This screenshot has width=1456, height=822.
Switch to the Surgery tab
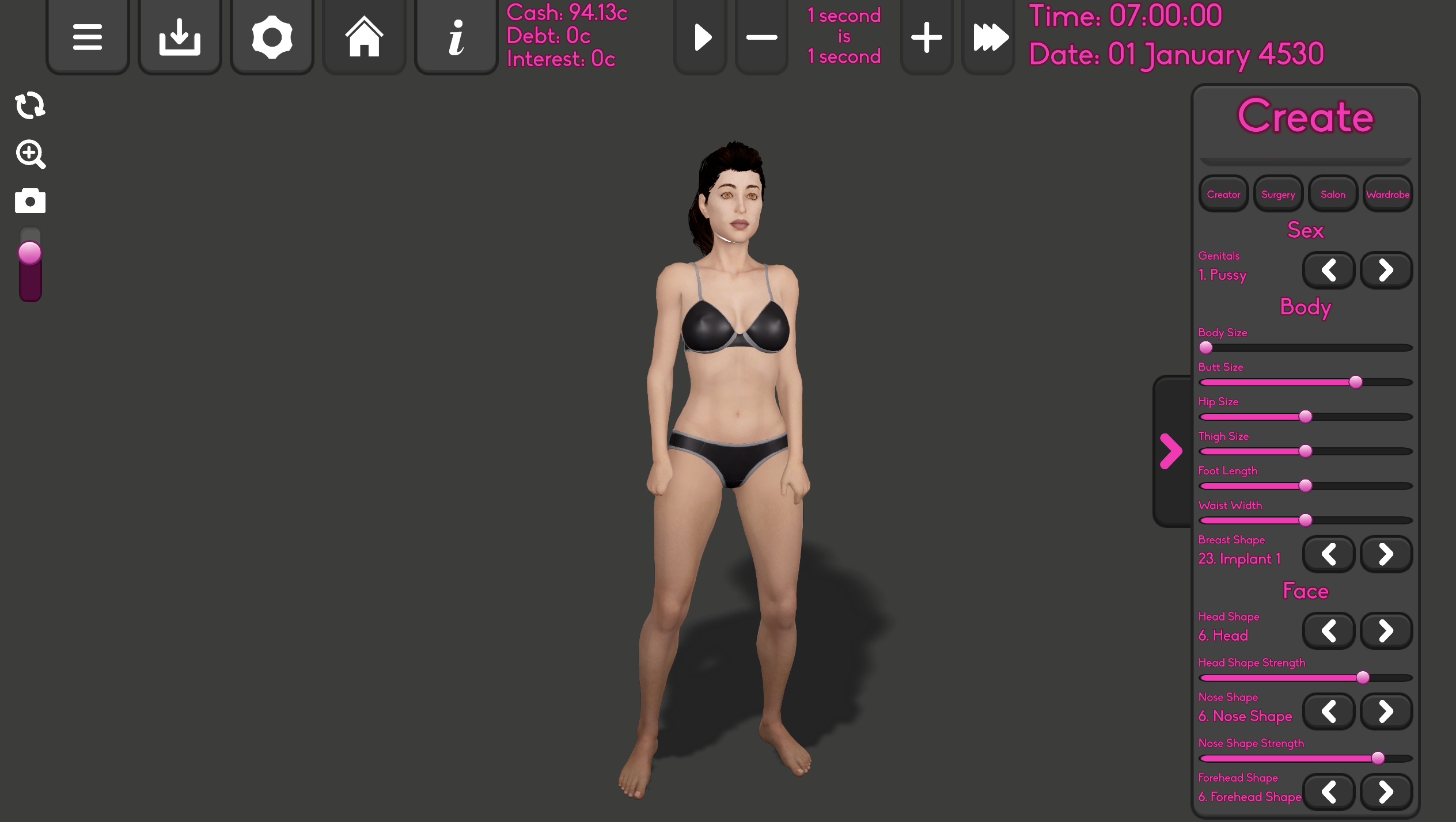[x=1278, y=194]
